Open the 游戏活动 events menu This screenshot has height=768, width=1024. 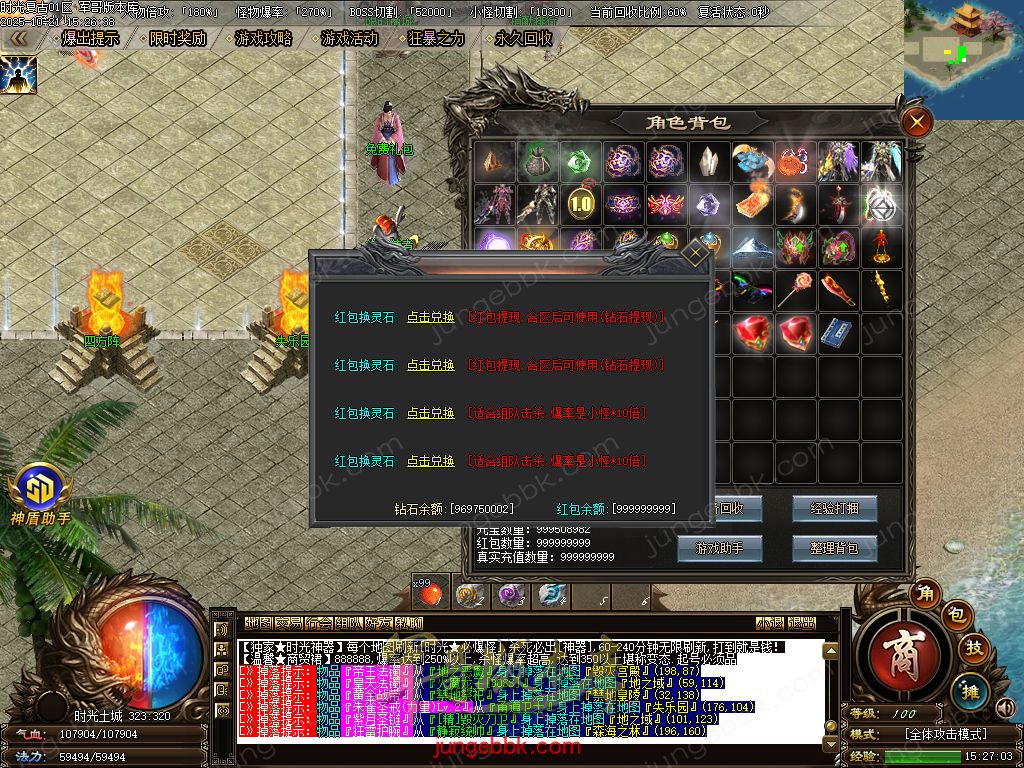click(x=350, y=38)
